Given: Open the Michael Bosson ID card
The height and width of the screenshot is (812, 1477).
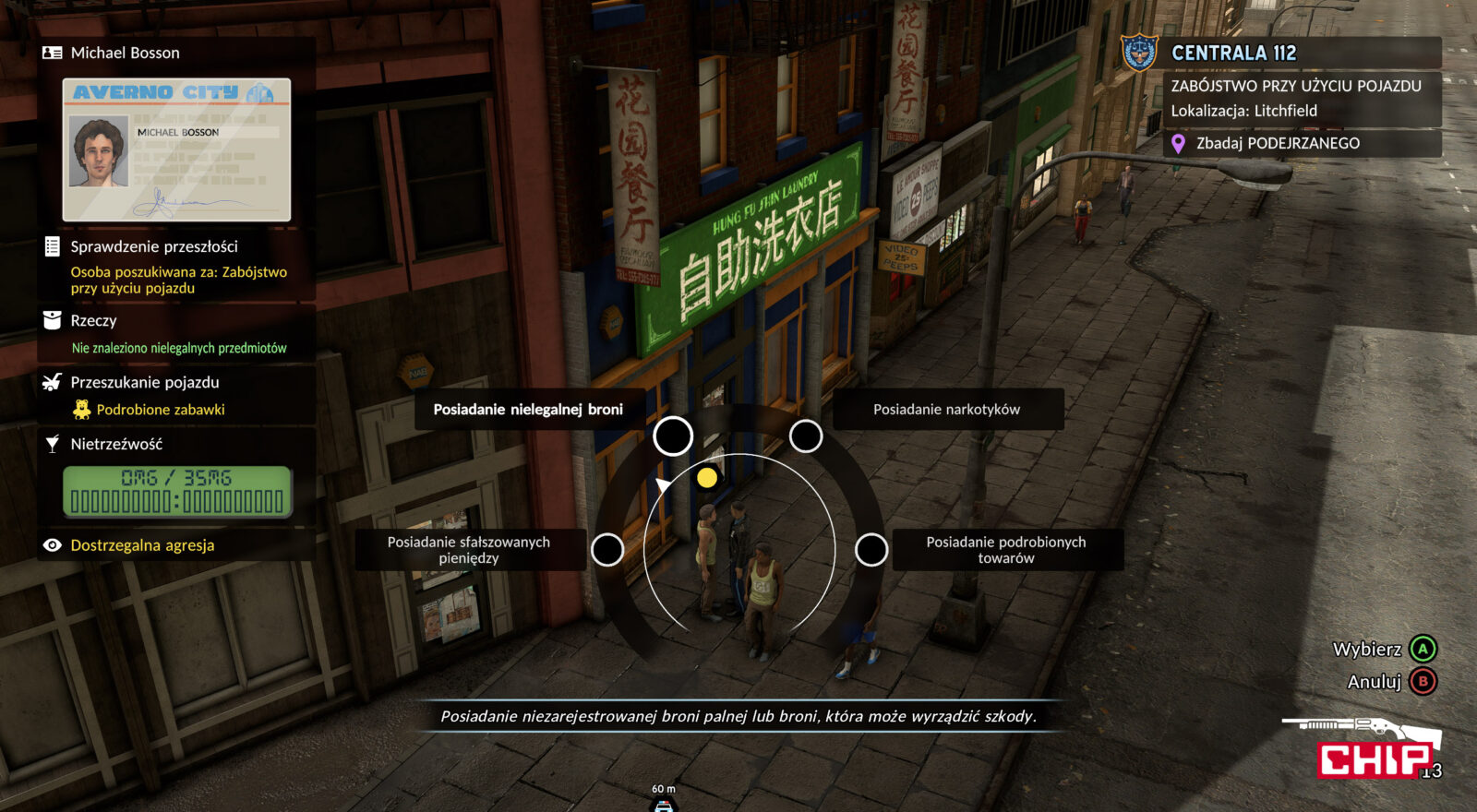Looking at the screenshot, I should (176, 149).
